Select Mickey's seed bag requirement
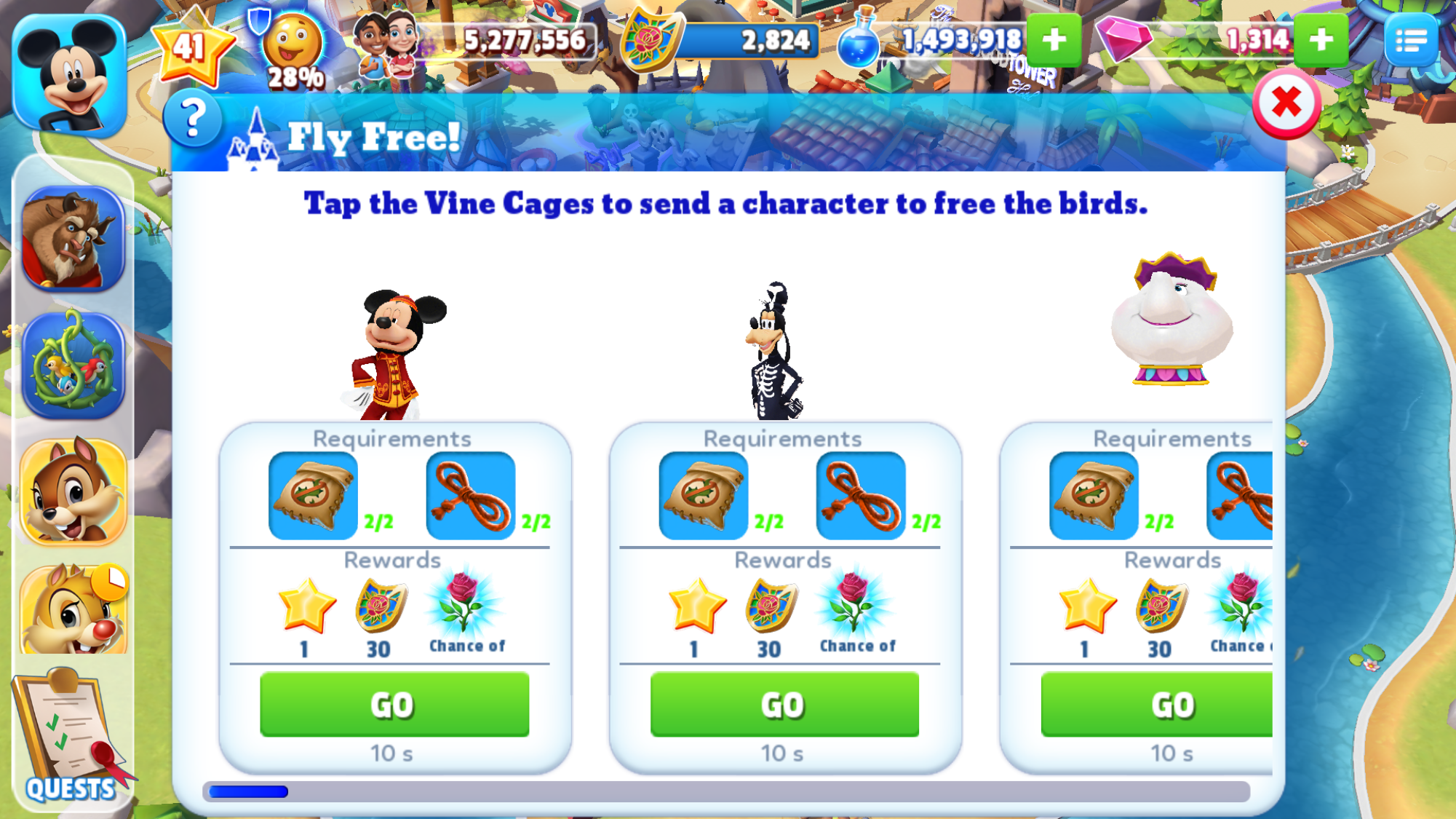The height and width of the screenshot is (819, 1456). tap(313, 496)
